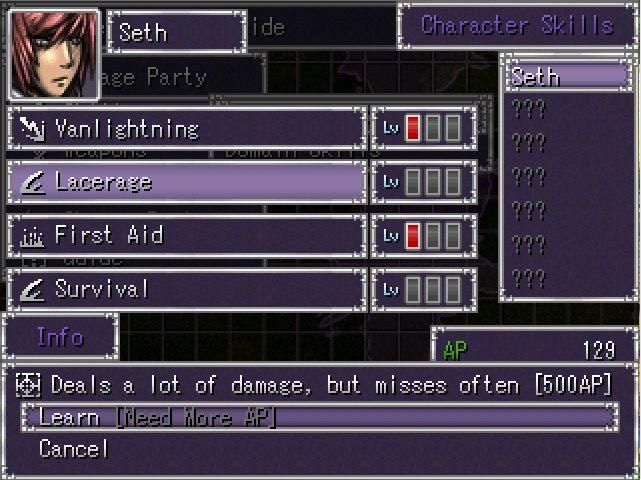This screenshot has height=480, width=641.
Task: Select the Vanlightning skill
Action: point(186,129)
